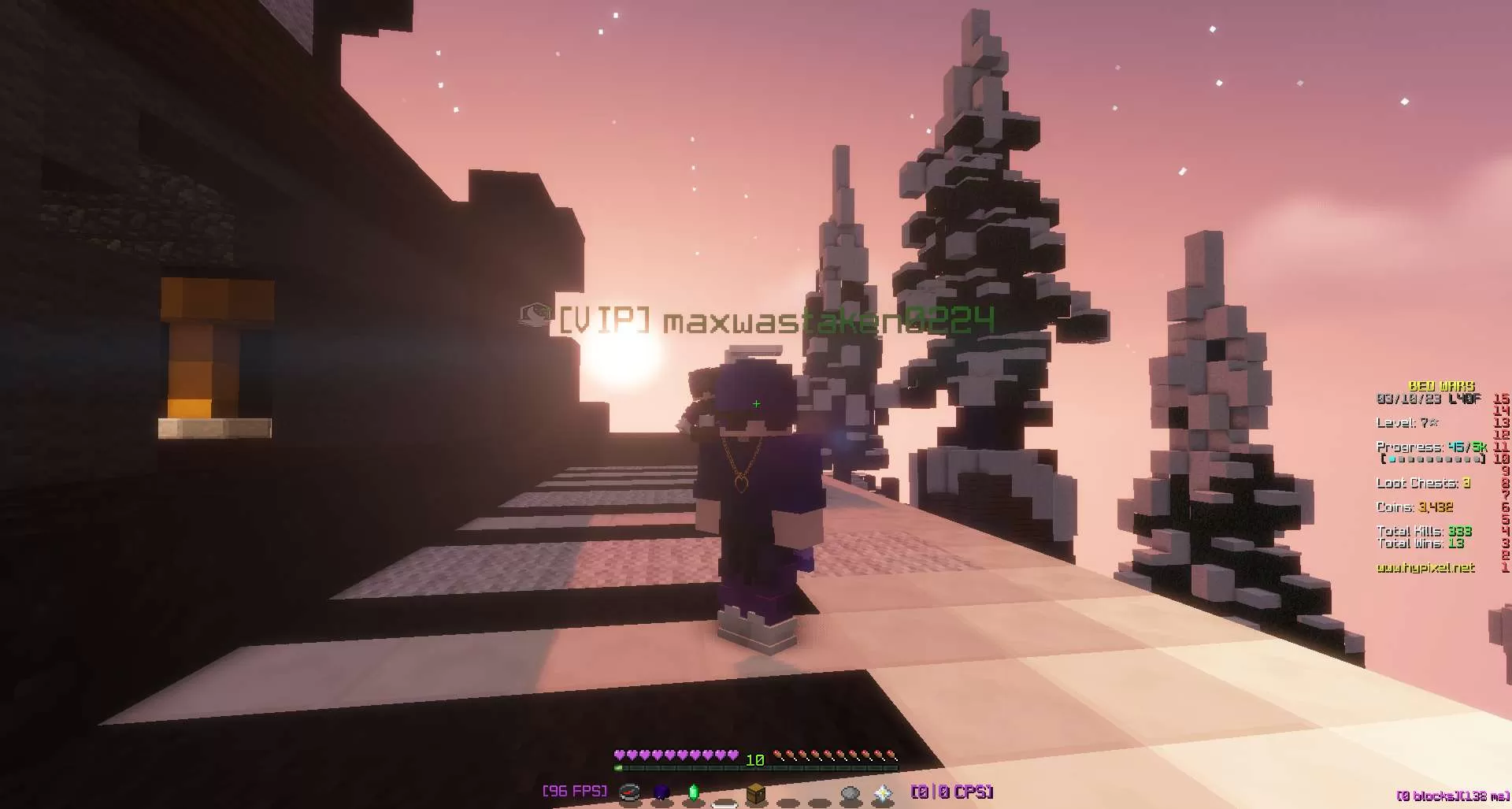1512x809 pixels.
Task: Select the compass game menu in the hotbar
Action: 629,792
